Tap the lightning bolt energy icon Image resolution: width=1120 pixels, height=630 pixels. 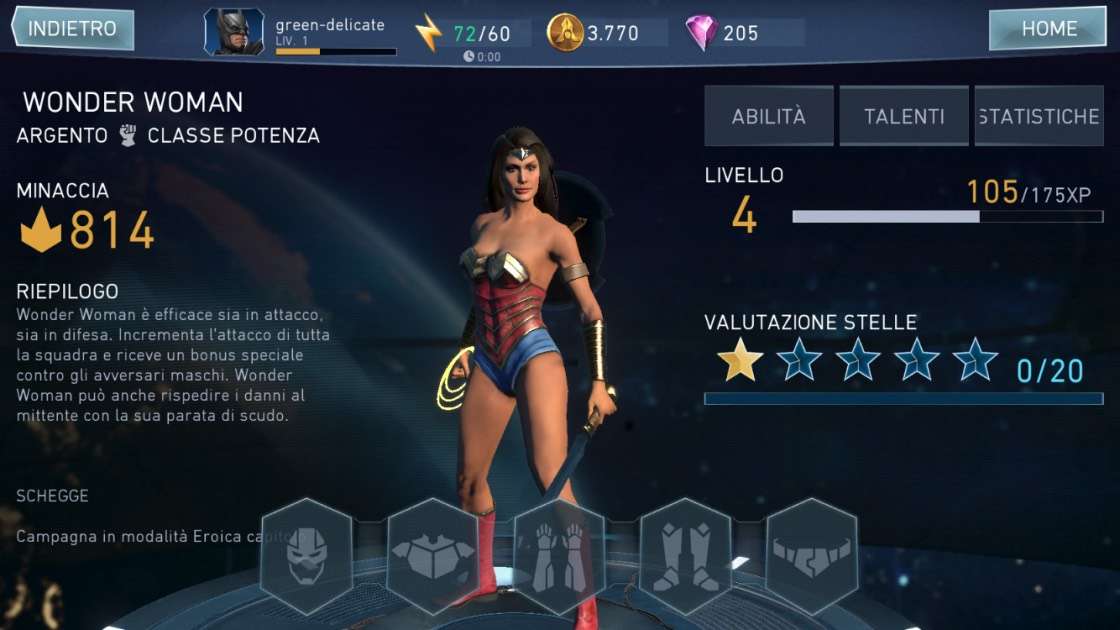coord(428,33)
